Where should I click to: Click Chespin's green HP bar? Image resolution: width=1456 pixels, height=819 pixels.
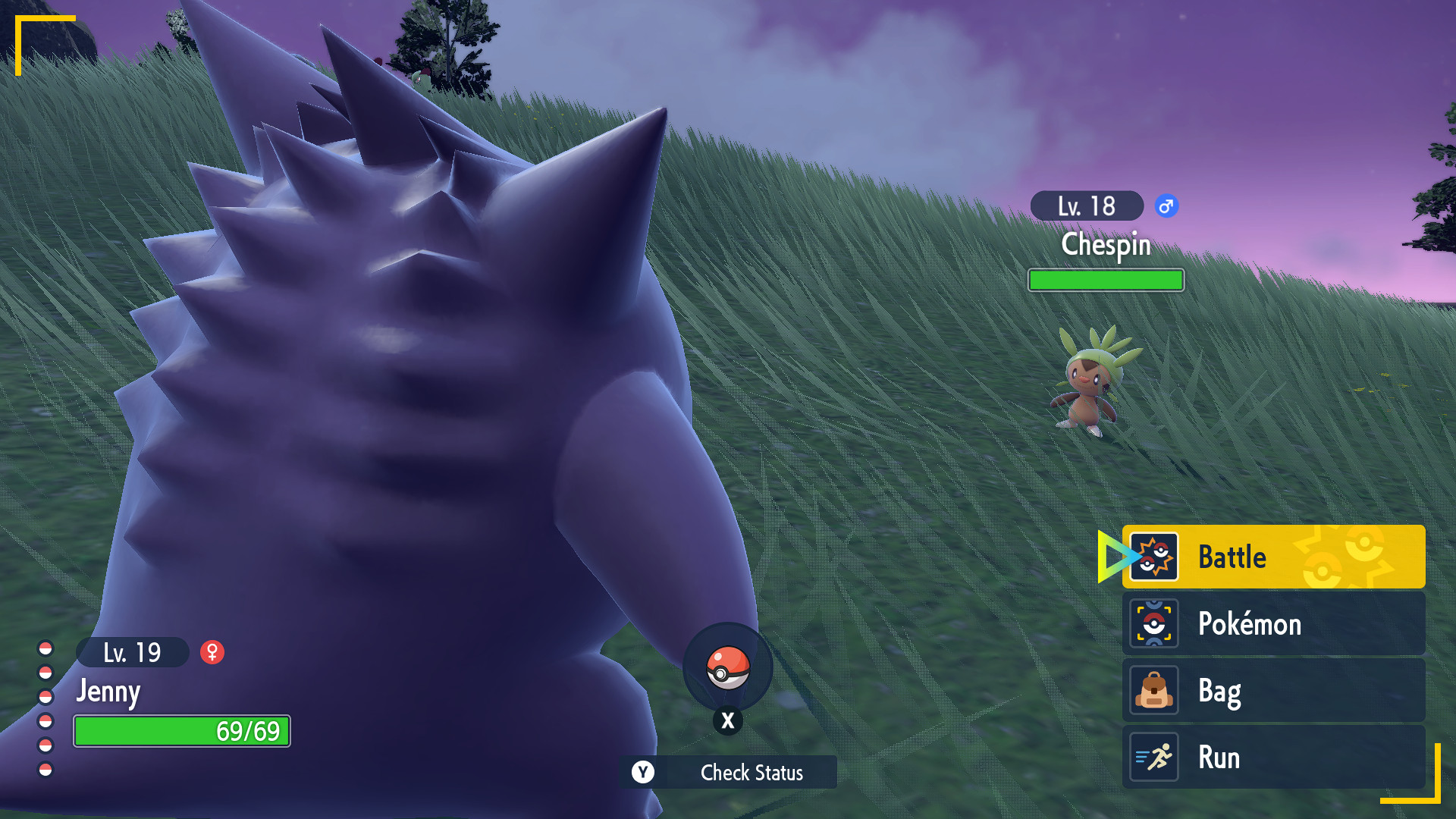pyautogui.click(x=1105, y=280)
